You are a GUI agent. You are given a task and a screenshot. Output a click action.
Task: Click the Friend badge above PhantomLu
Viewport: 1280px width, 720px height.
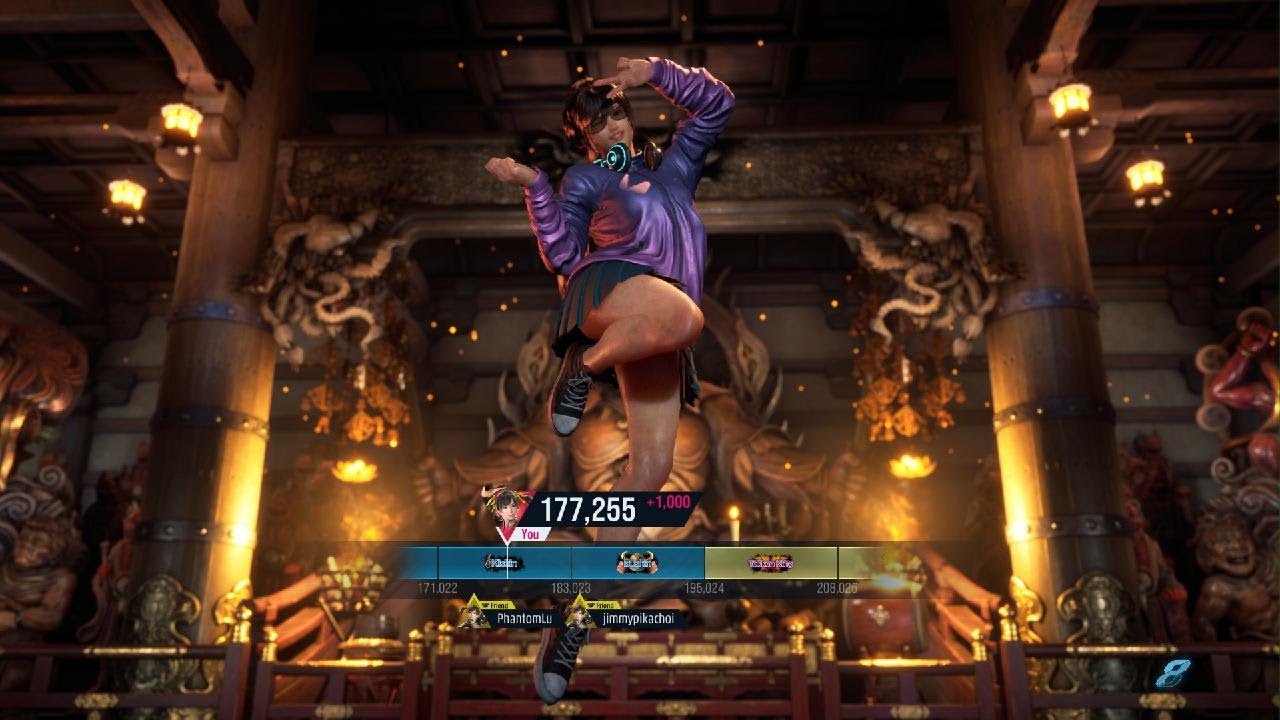[x=496, y=604]
